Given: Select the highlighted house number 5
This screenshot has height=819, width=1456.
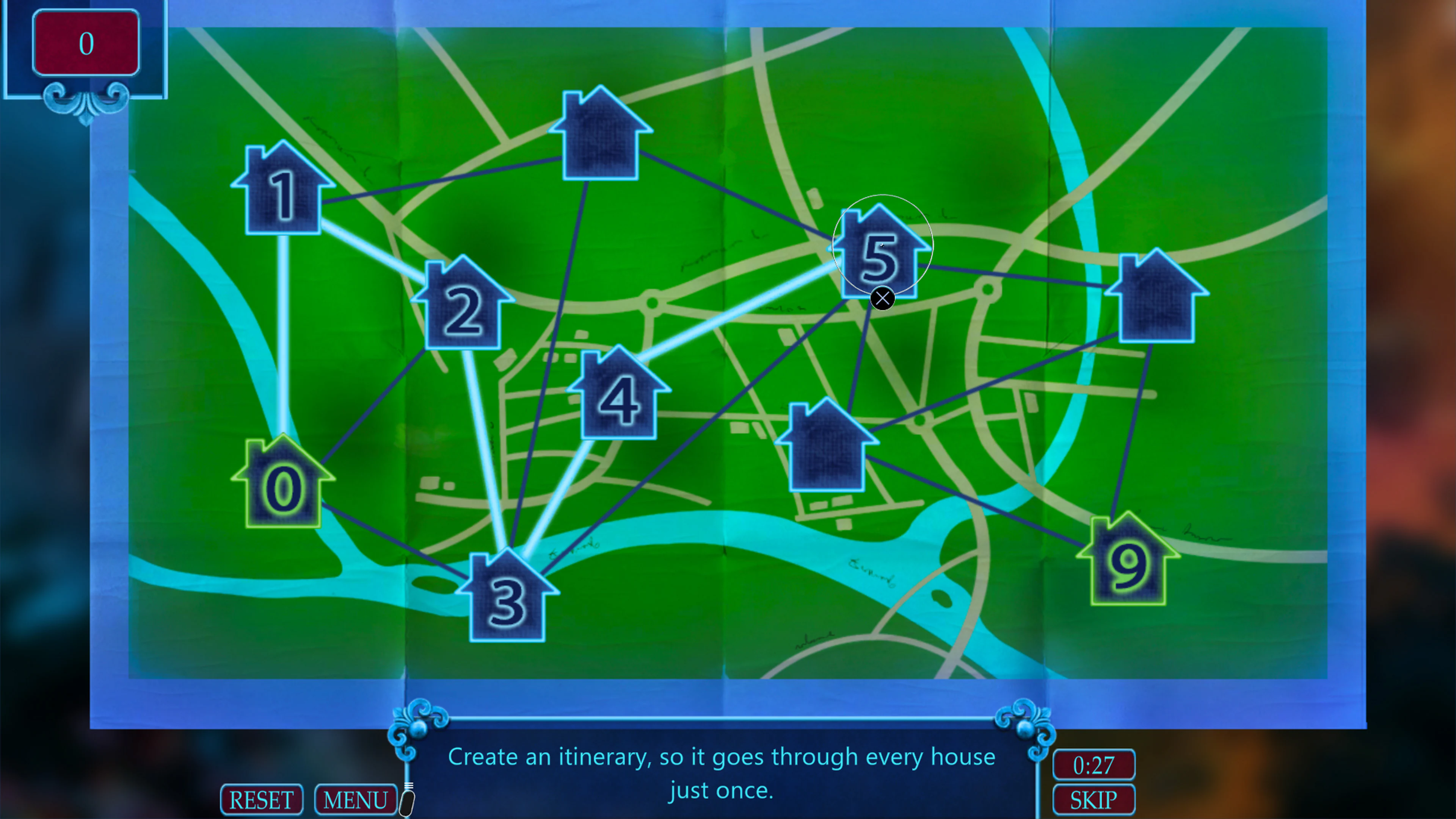Looking at the screenshot, I should tap(879, 254).
